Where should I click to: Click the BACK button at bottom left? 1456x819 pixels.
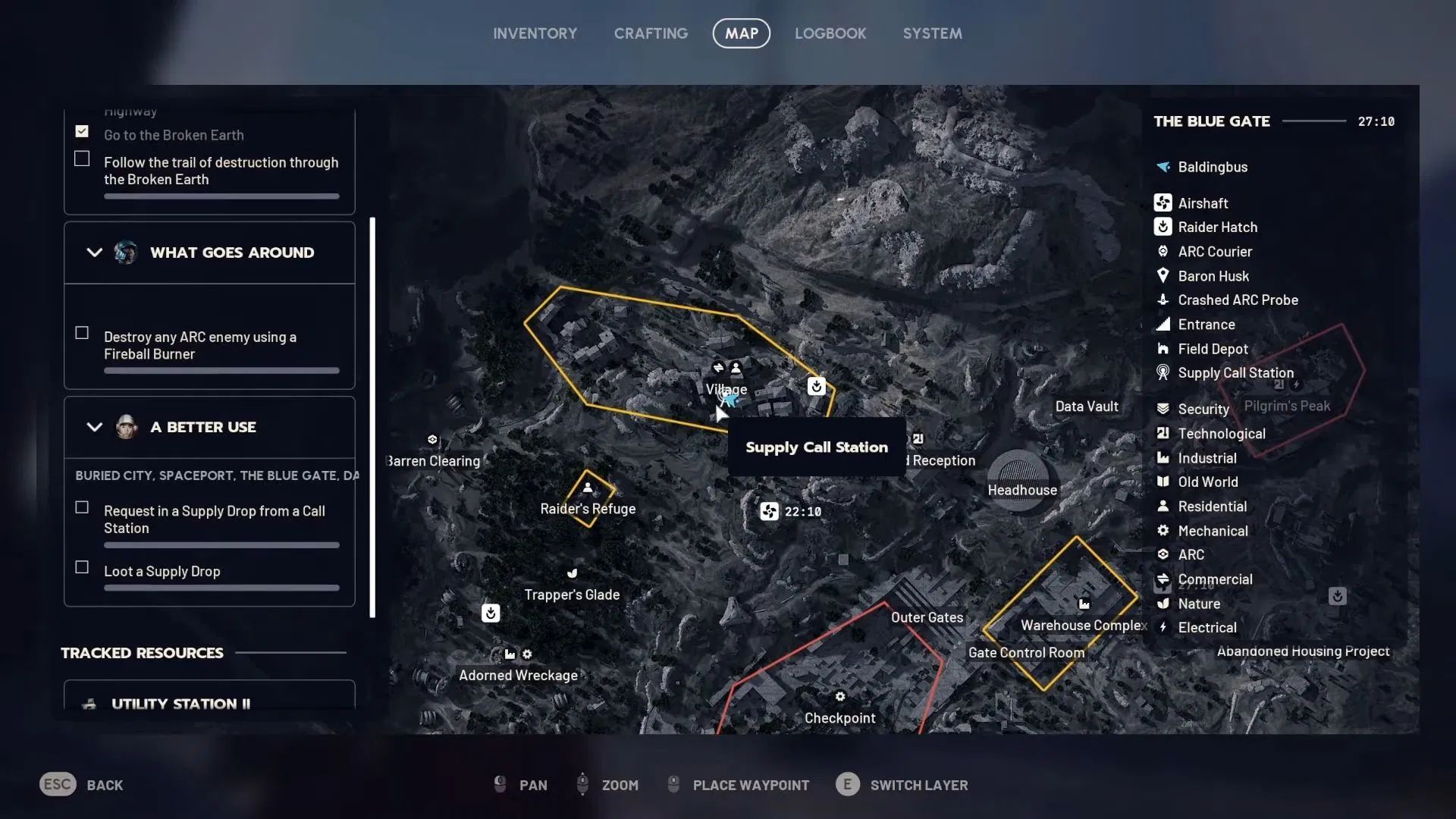tap(91, 785)
